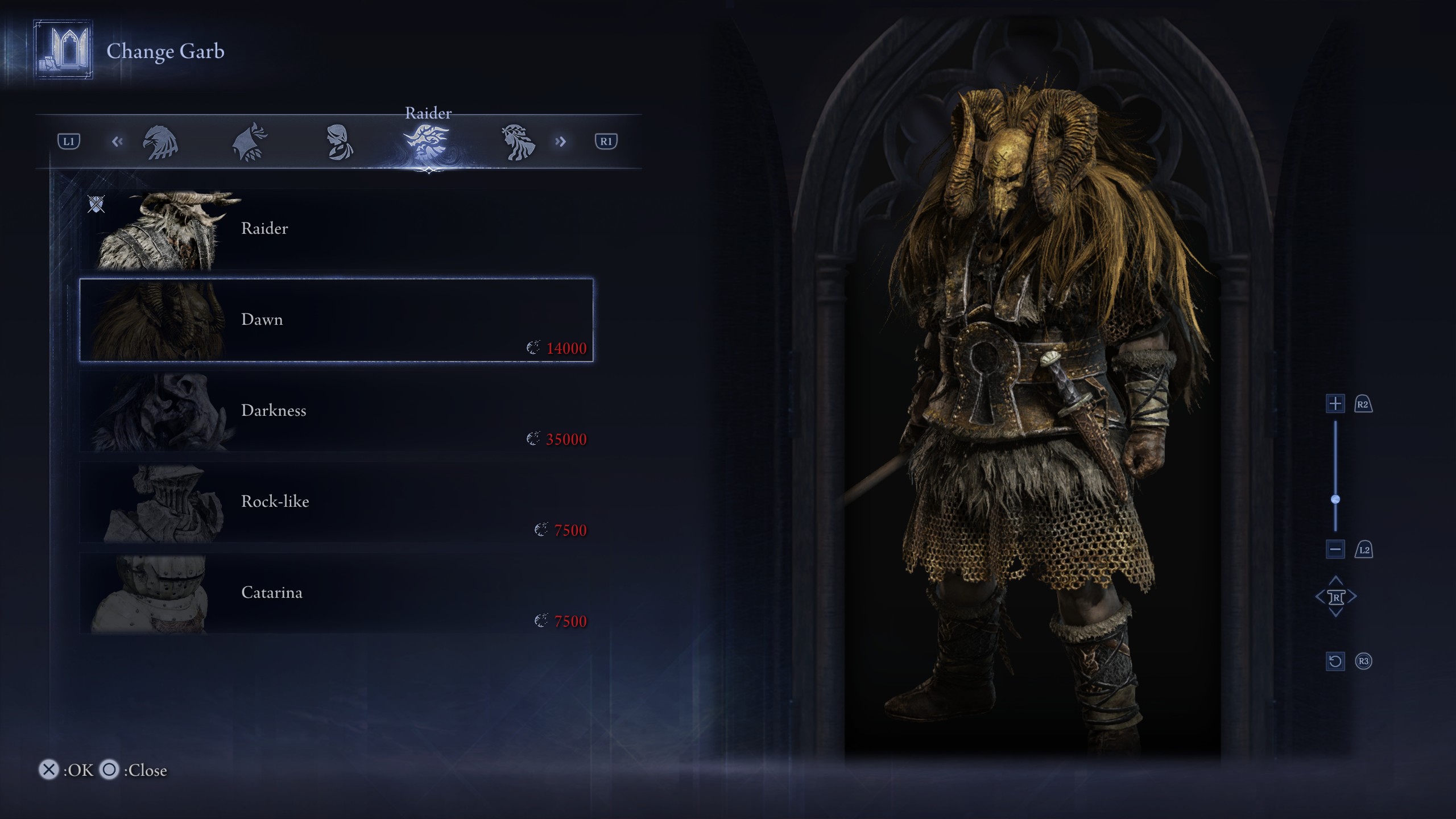1456x819 pixels.
Task: Open the hooded figure character tab
Action: [250, 142]
